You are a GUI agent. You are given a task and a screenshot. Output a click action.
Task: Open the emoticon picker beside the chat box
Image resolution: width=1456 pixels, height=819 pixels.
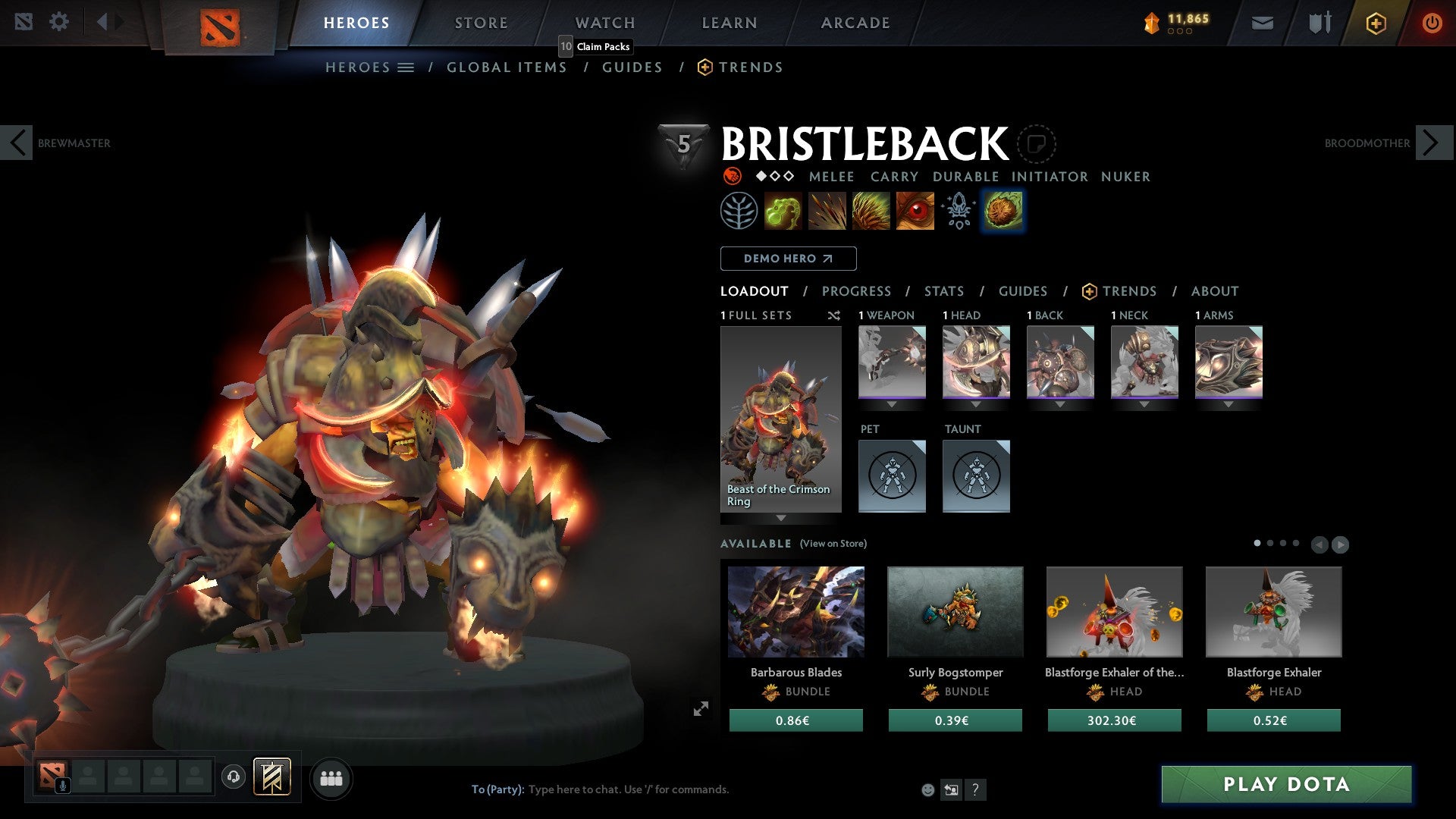(927, 789)
